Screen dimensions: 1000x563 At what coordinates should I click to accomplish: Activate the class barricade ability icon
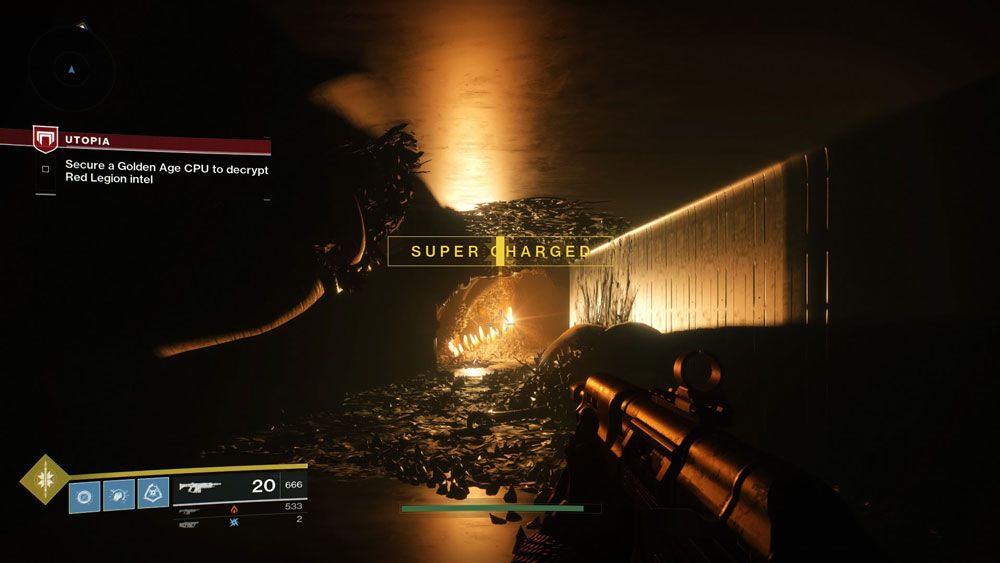[152, 494]
